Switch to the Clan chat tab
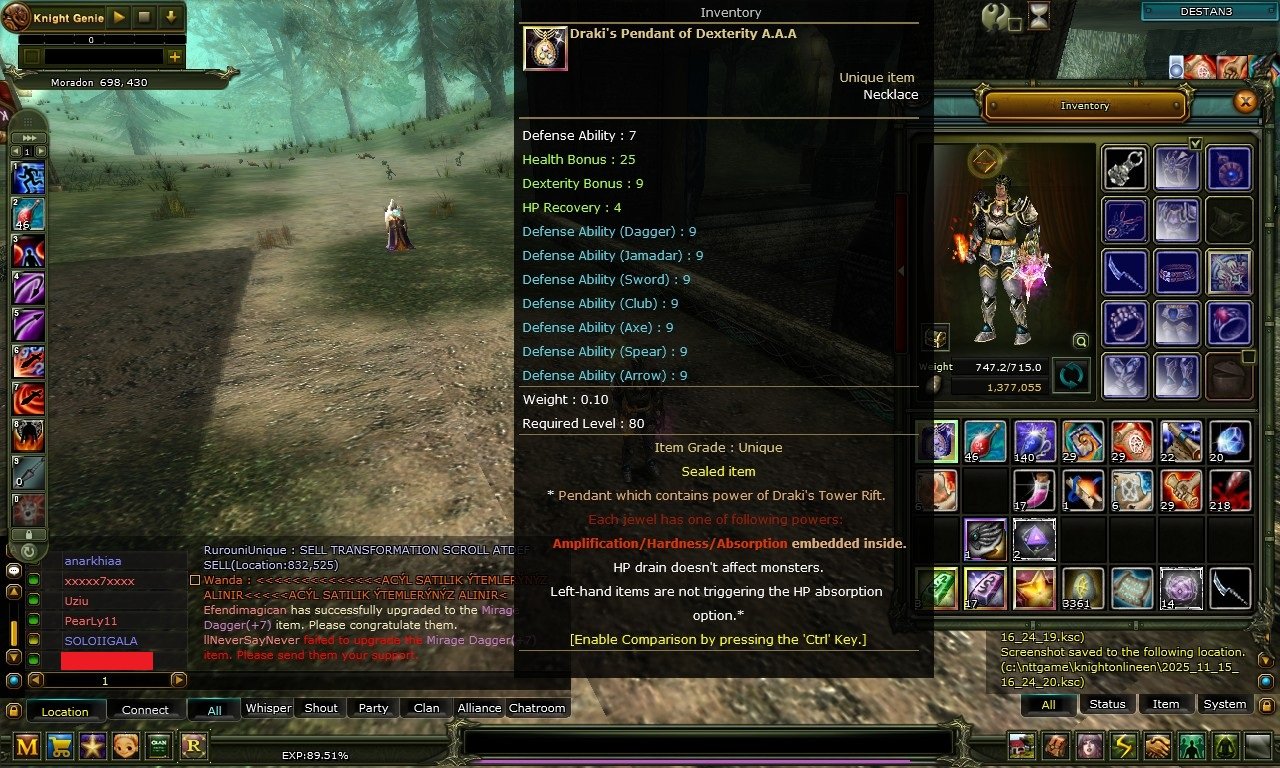Image resolution: width=1280 pixels, height=768 pixels. [x=426, y=708]
